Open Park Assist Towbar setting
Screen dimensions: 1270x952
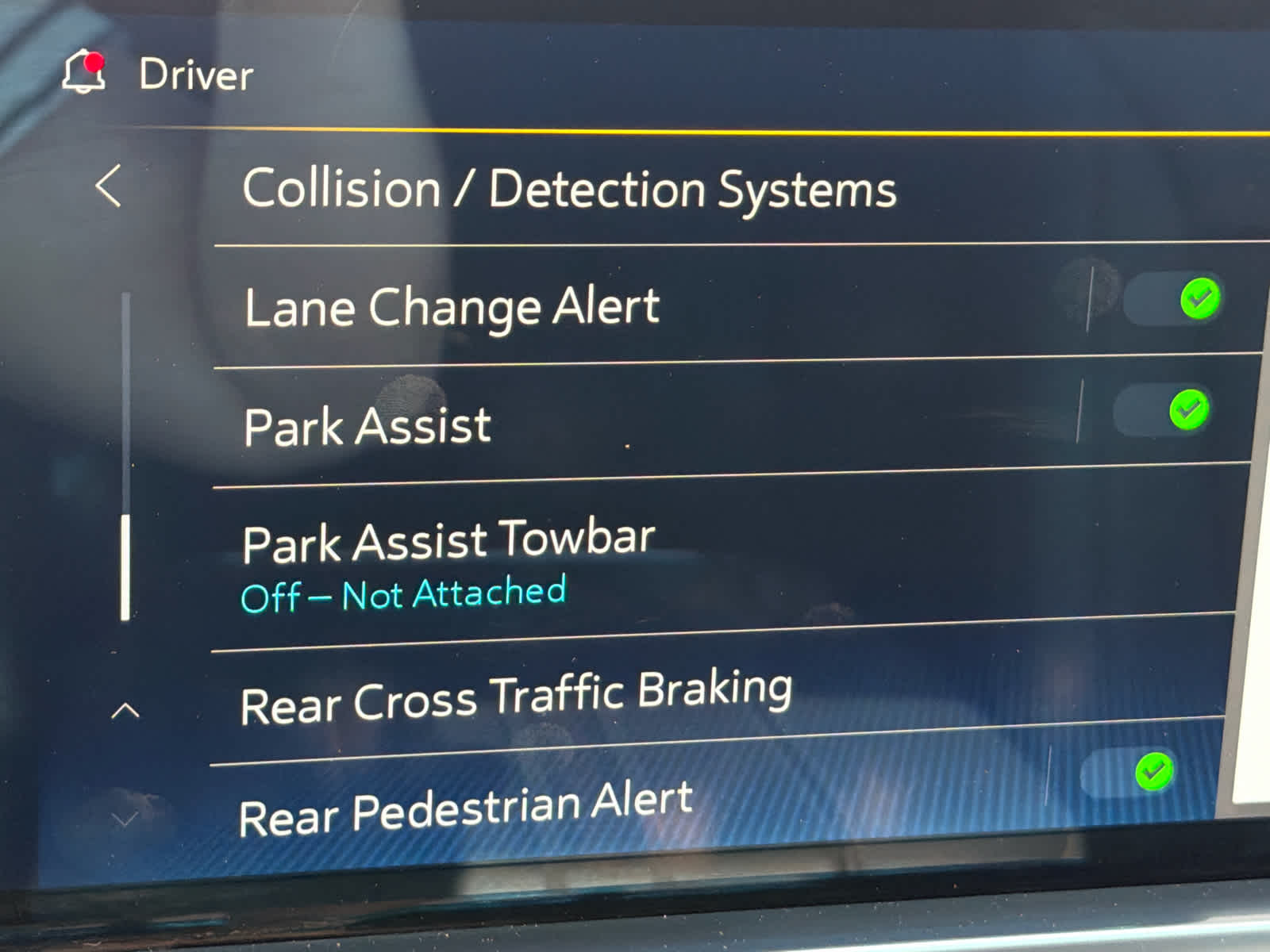click(448, 563)
